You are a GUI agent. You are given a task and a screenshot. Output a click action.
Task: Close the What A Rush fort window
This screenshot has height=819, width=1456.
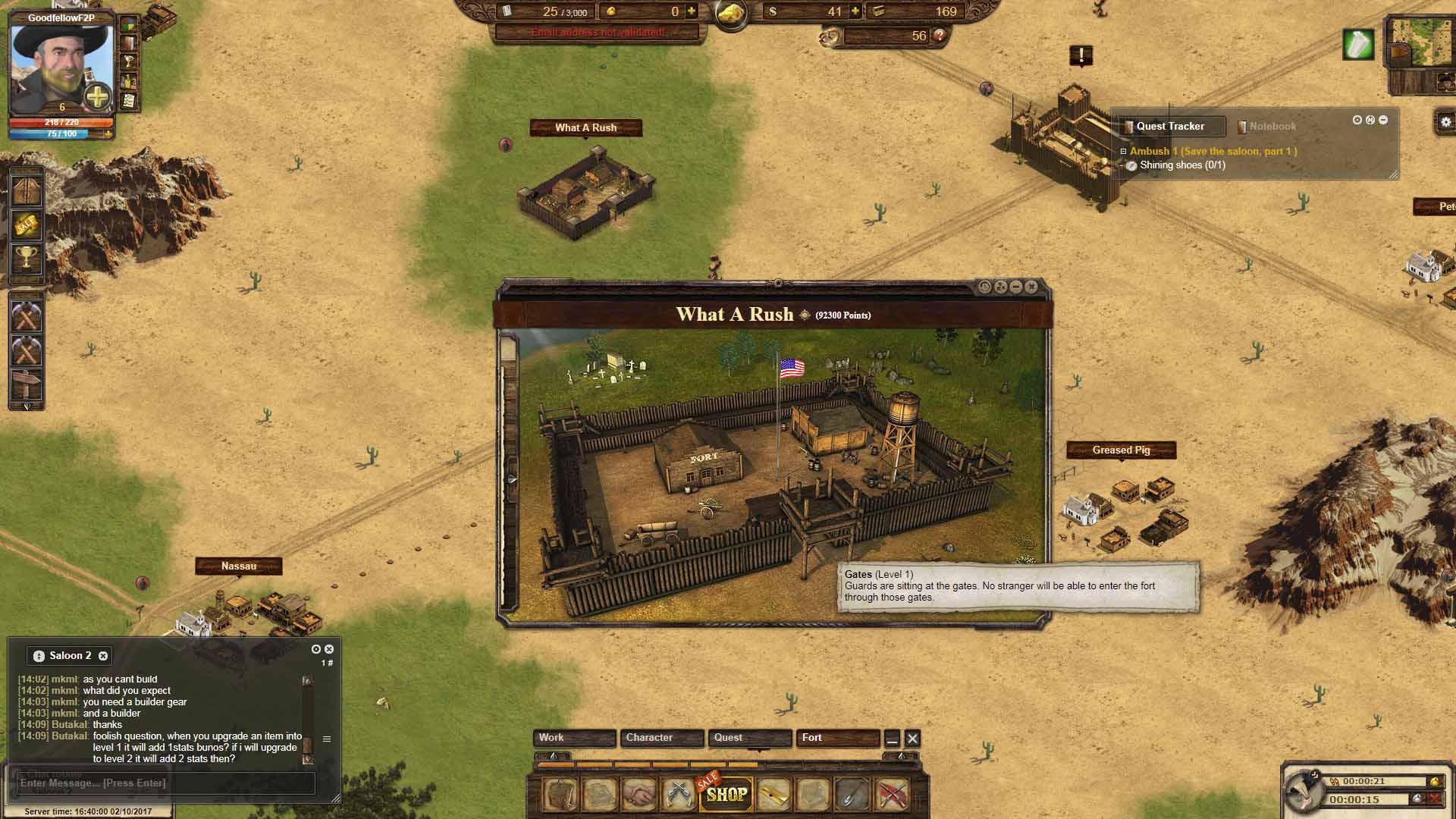click(1031, 287)
